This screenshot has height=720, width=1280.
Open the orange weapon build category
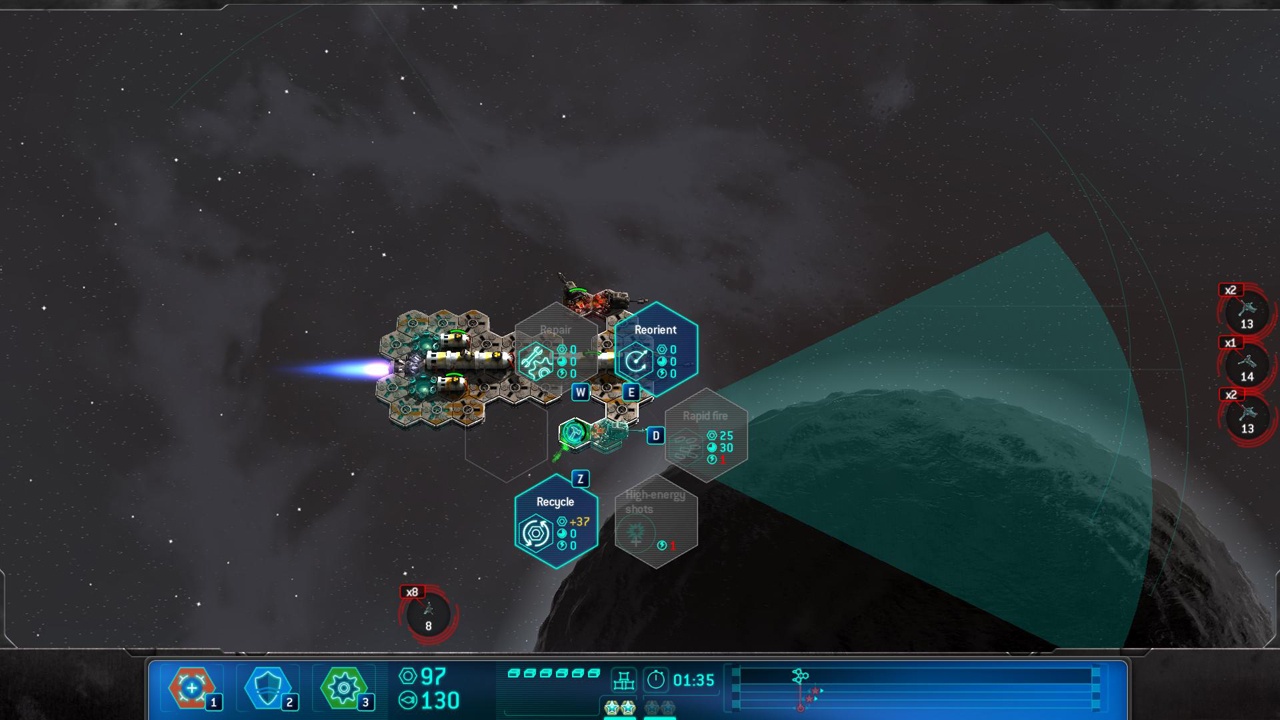tap(192, 688)
